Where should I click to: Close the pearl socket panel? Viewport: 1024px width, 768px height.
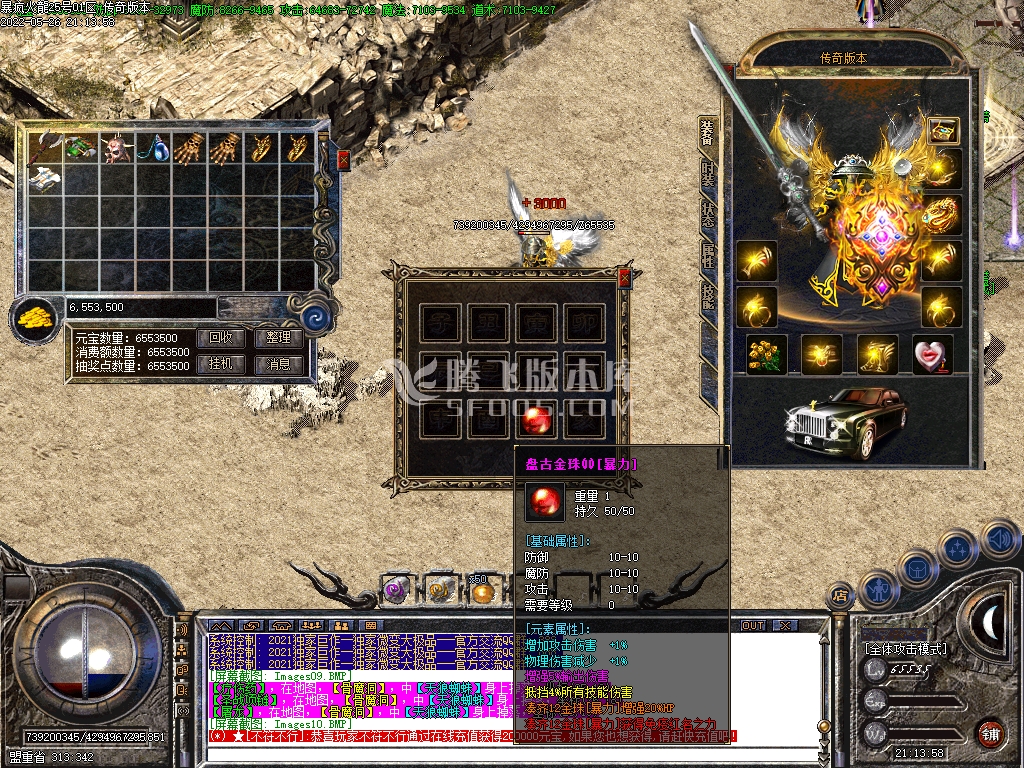tap(625, 278)
